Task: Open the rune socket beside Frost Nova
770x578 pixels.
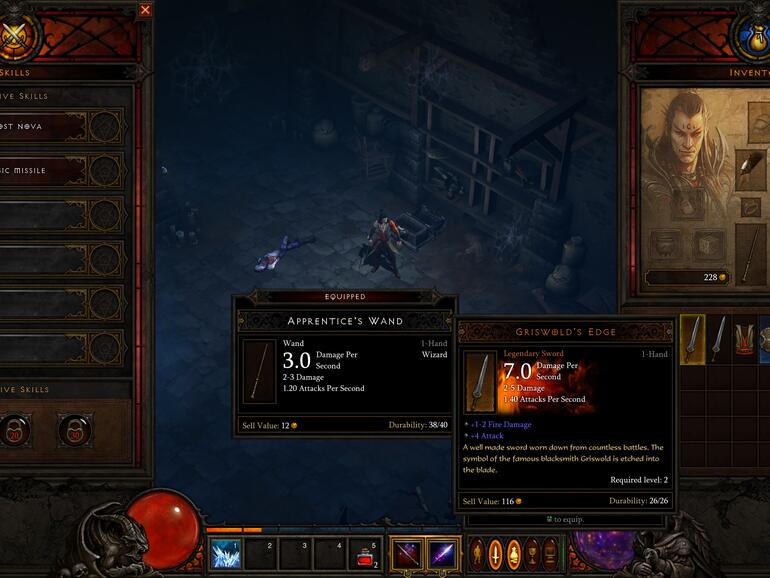Action: (x=105, y=127)
